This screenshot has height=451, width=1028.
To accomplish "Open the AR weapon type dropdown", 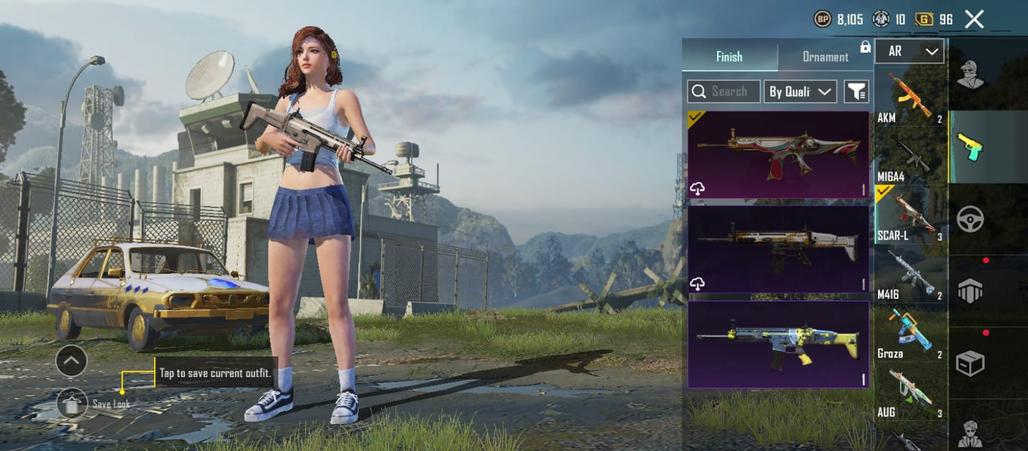I will pos(909,51).
